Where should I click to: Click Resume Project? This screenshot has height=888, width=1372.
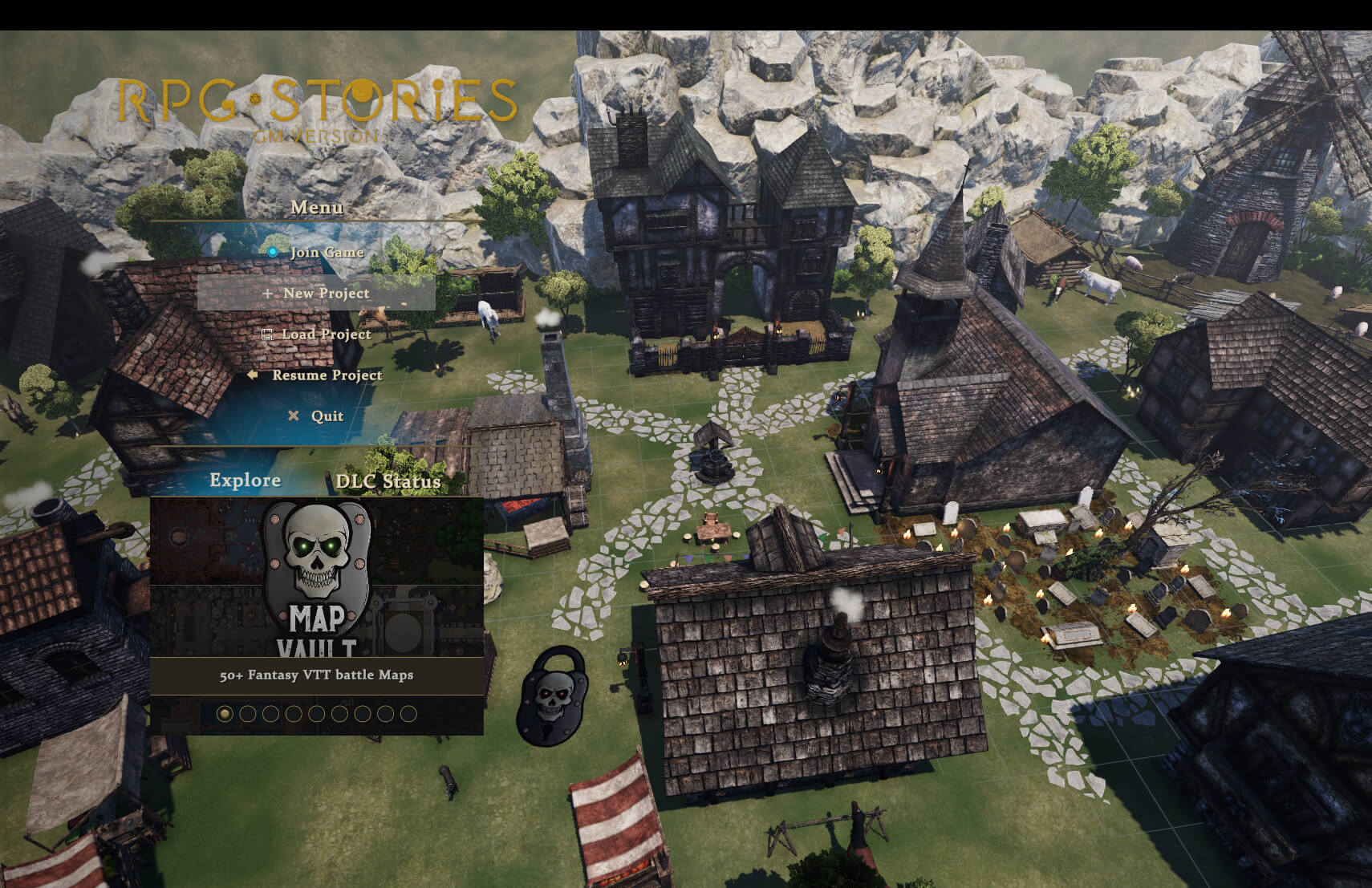click(x=326, y=375)
